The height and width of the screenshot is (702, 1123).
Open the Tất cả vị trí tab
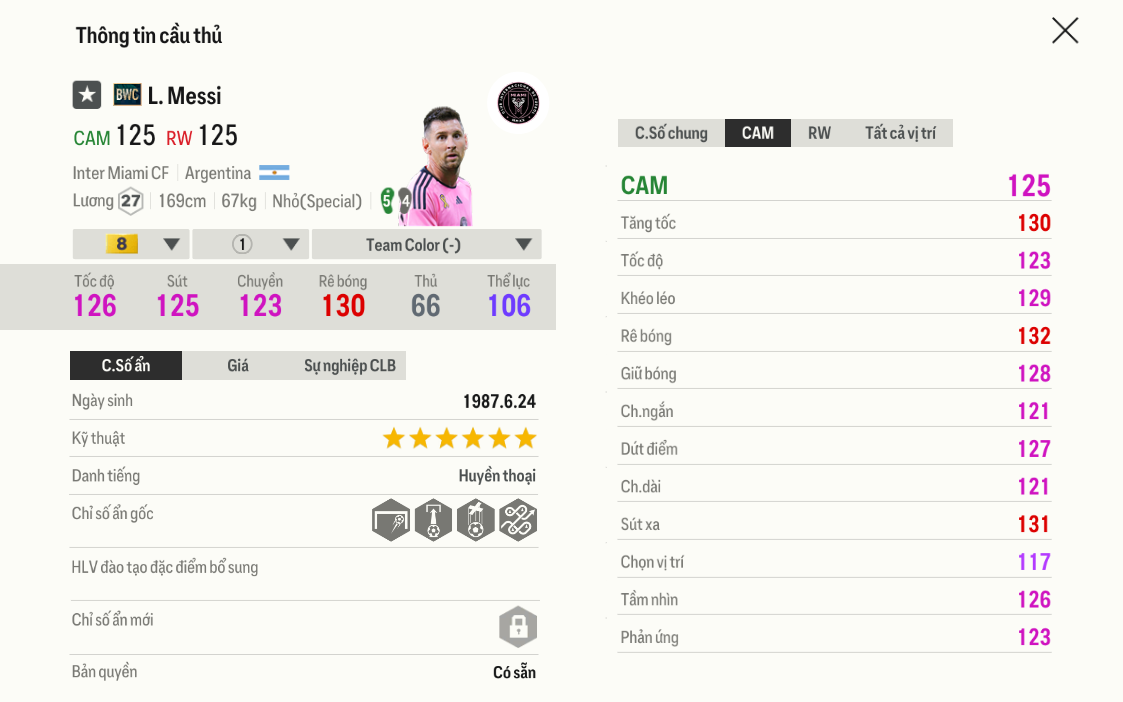[900, 133]
